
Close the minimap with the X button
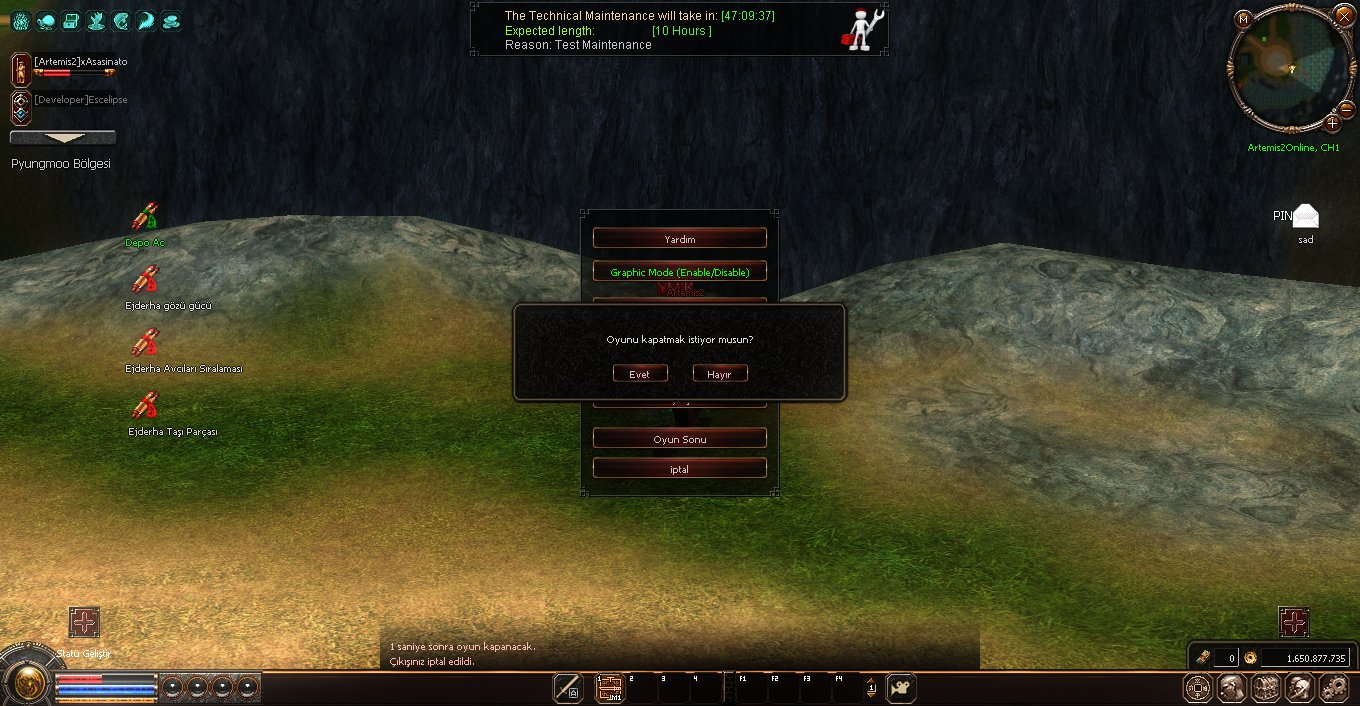1345,12
